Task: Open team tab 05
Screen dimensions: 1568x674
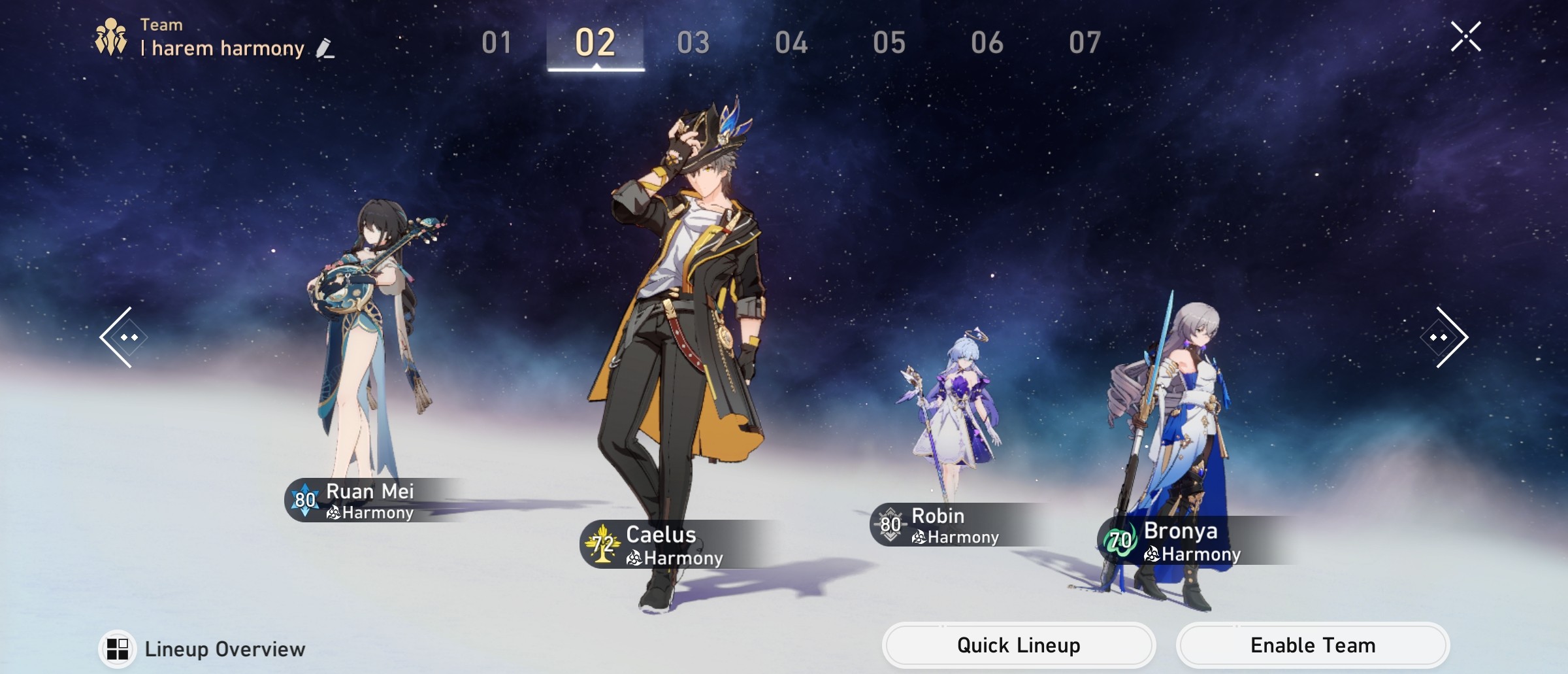Action: [890, 42]
